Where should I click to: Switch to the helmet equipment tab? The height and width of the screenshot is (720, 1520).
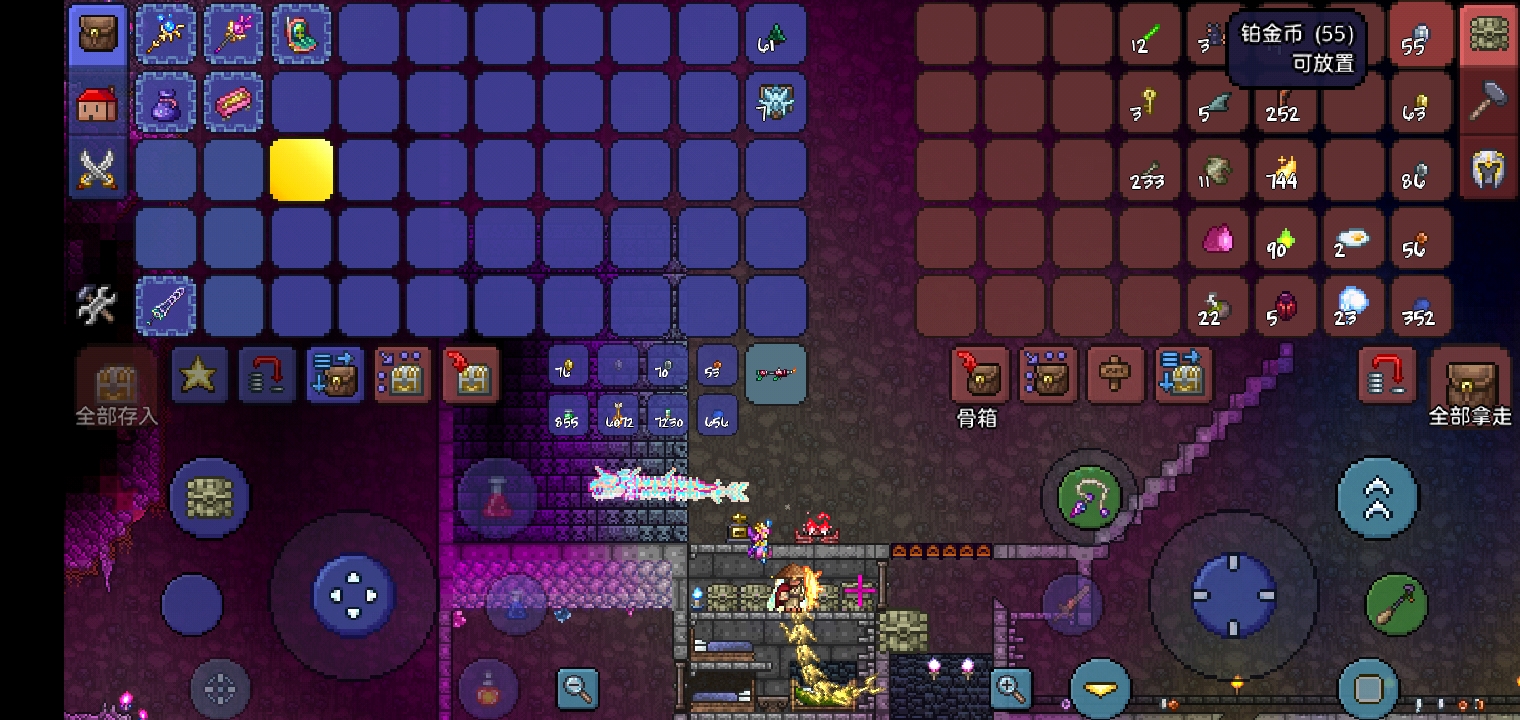pos(1489,170)
